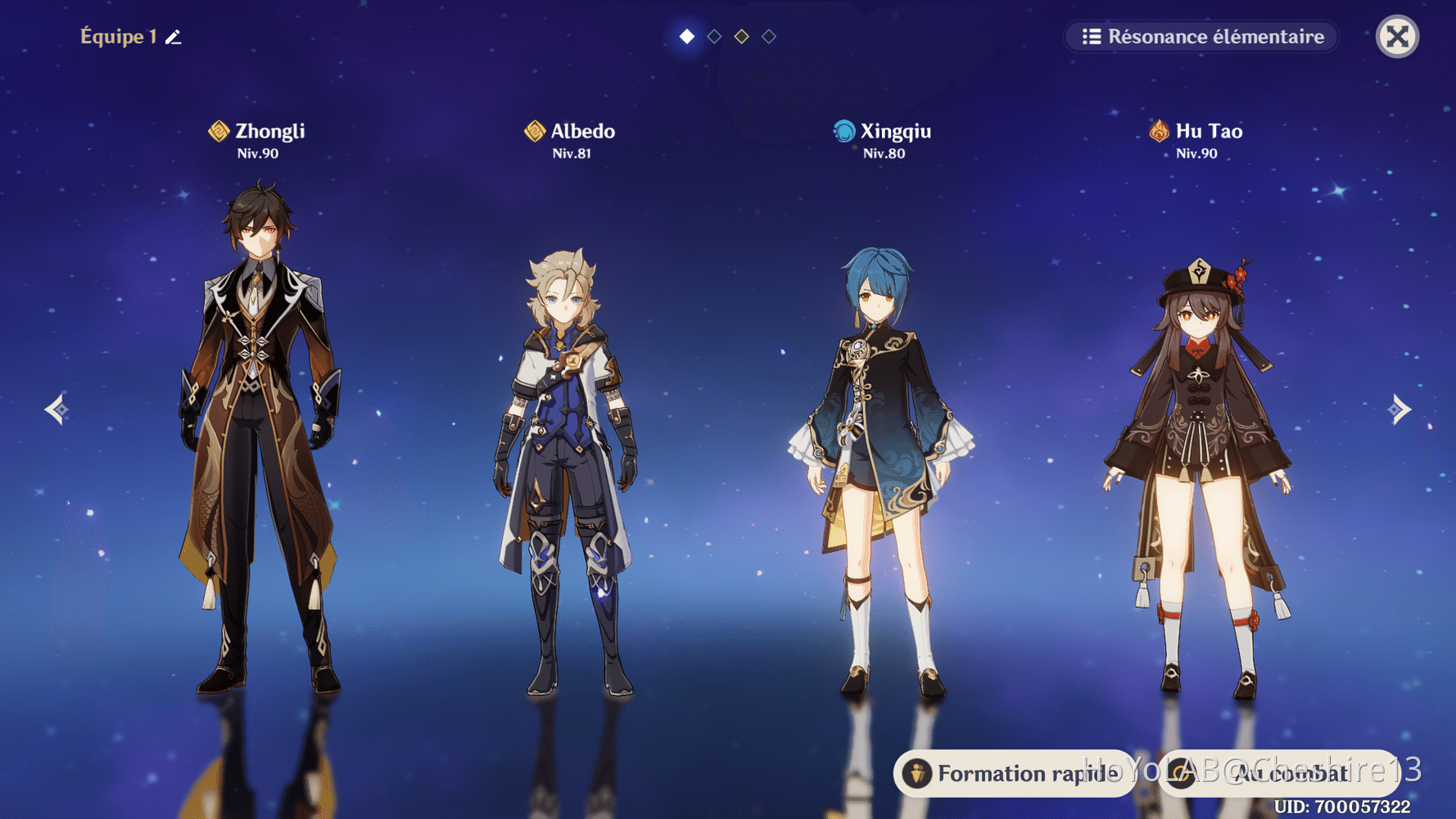
Task: Close the team setup screen
Action: 1396,36
